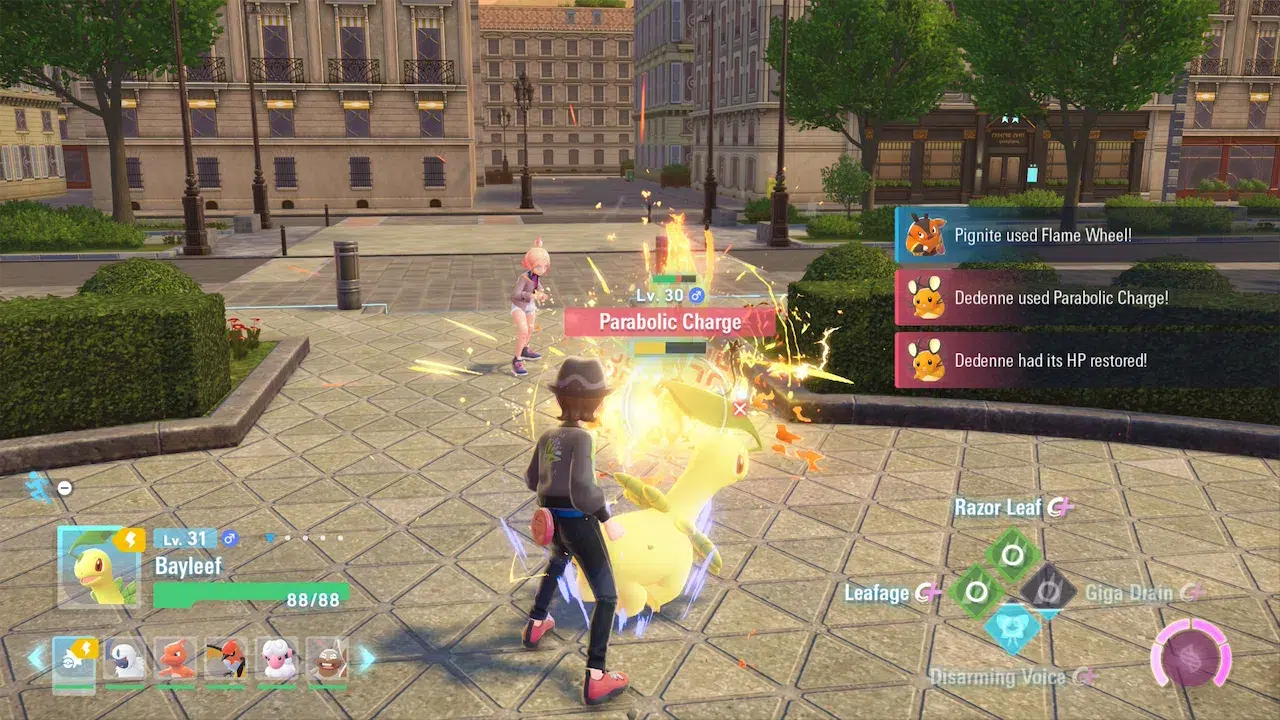
Task: Use the Razor Leaf move
Action: point(1012,553)
